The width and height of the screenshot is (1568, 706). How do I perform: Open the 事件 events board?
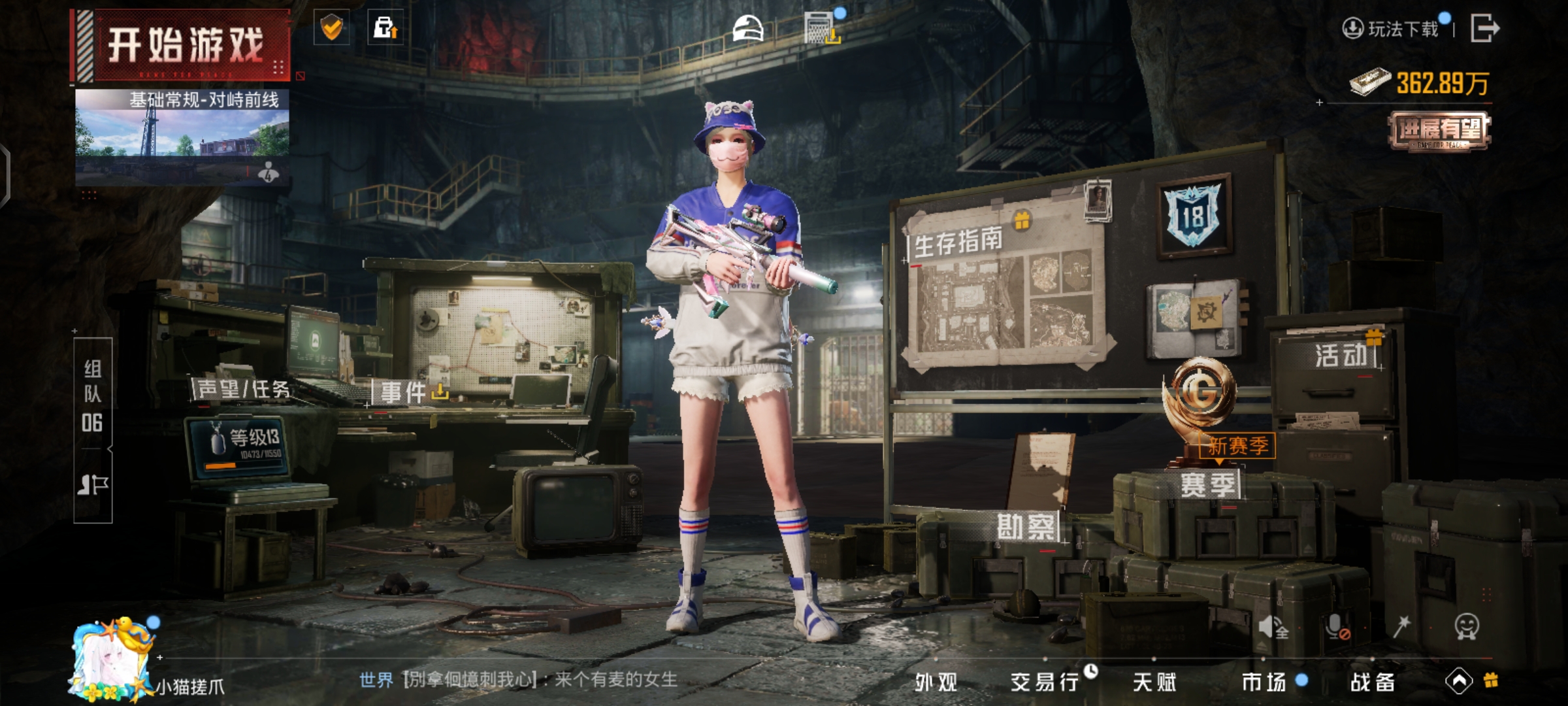pyautogui.click(x=404, y=392)
